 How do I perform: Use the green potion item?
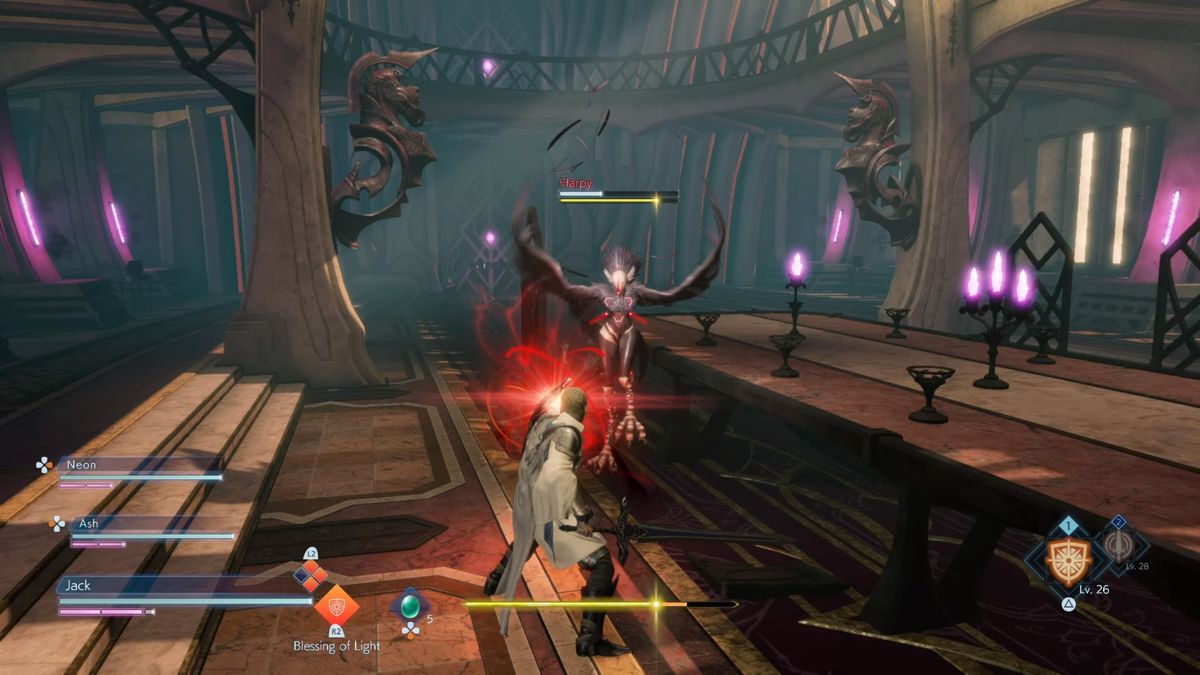coord(410,605)
